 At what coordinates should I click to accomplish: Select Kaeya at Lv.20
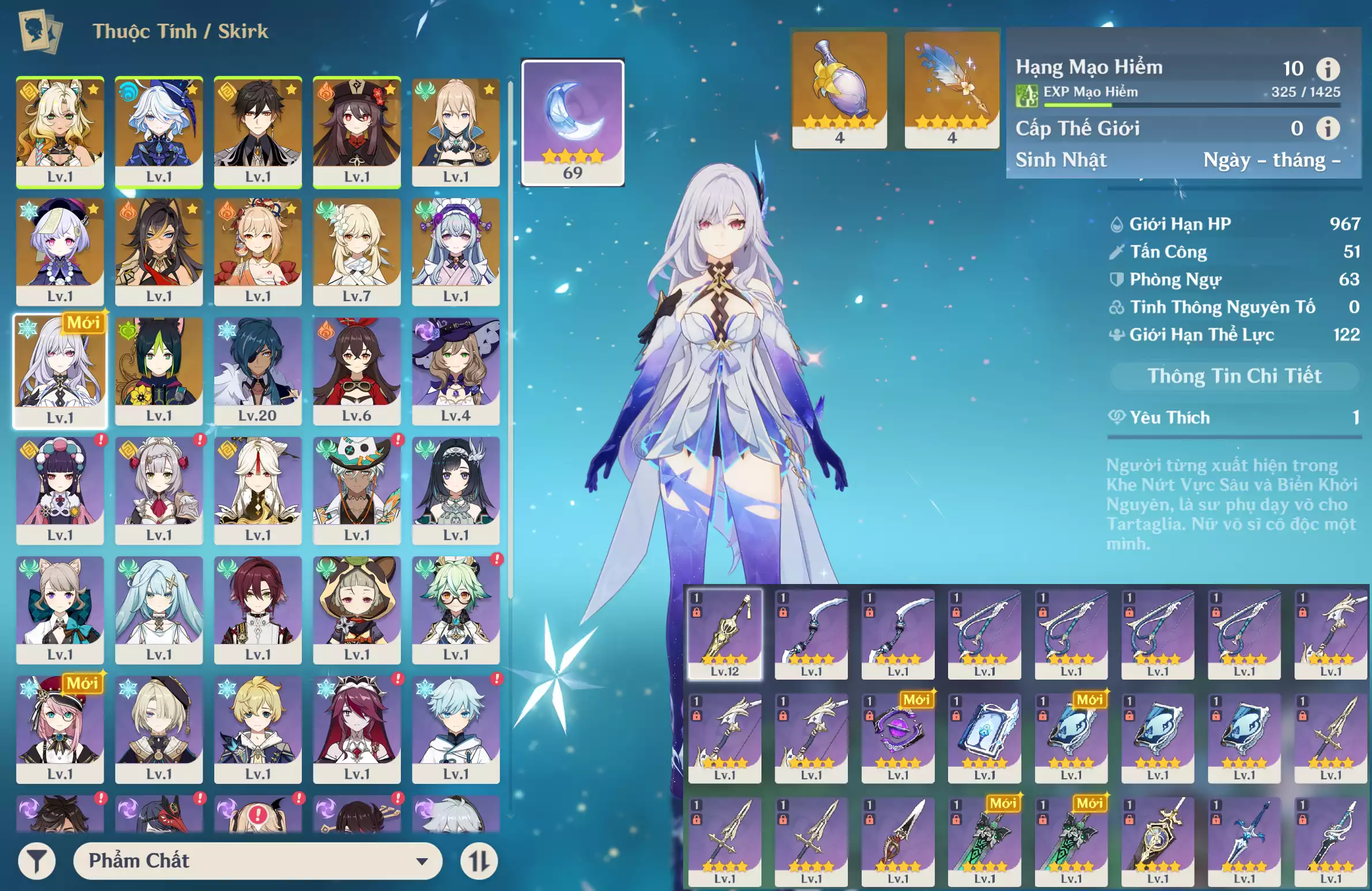point(257,370)
